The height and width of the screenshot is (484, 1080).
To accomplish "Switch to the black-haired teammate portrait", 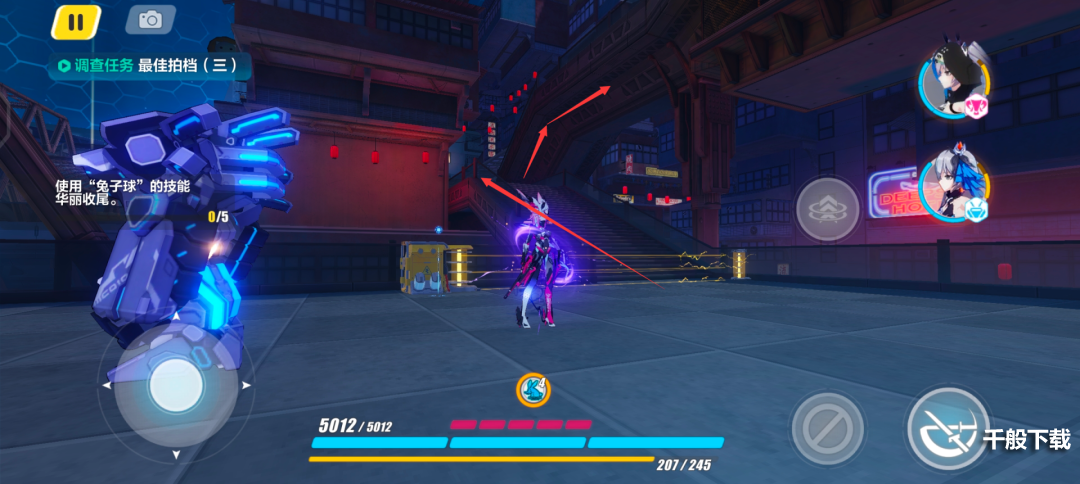I will click(x=952, y=83).
